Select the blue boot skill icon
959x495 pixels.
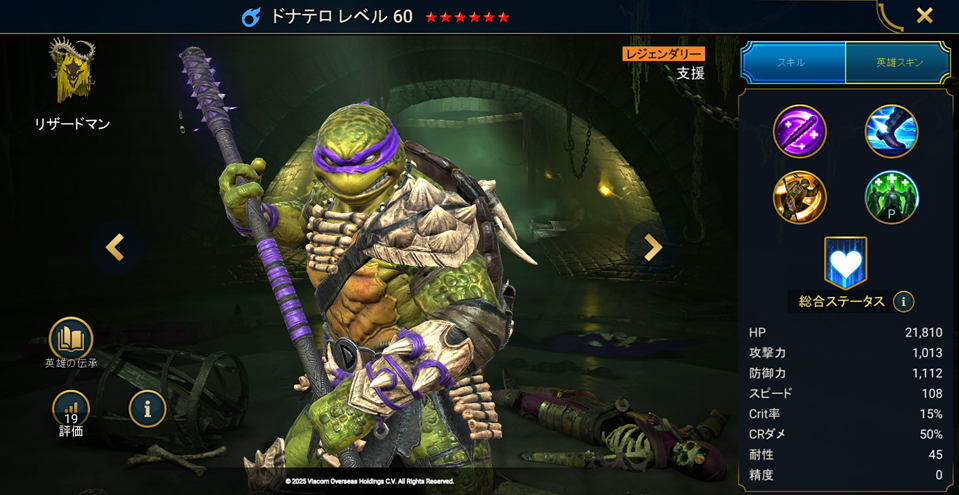tap(891, 131)
